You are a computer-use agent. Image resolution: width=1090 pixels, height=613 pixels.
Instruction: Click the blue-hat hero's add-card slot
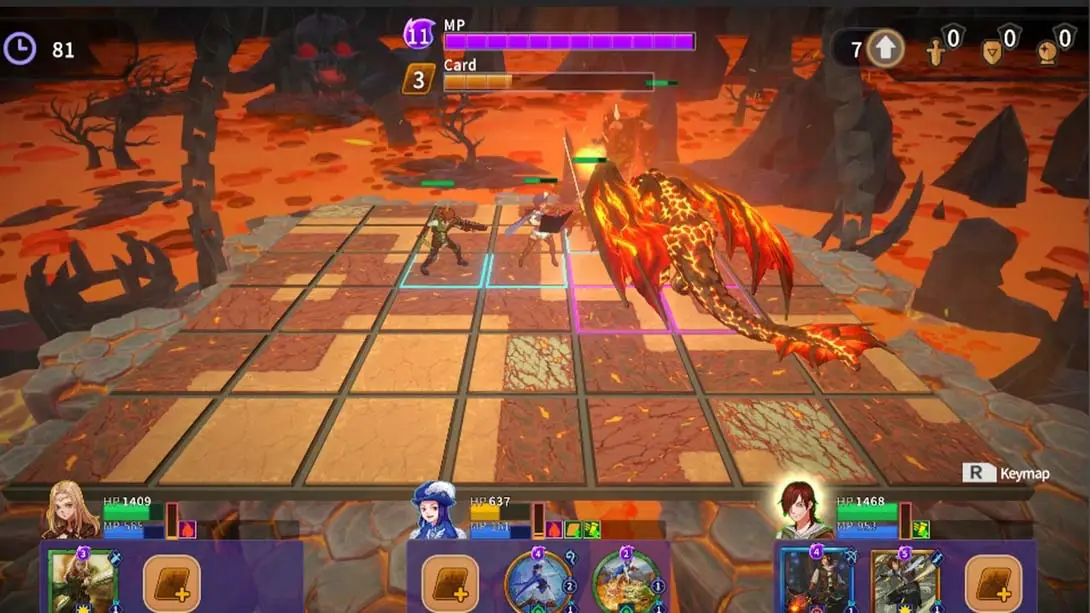pyautogui.click(x=450, y=583)
